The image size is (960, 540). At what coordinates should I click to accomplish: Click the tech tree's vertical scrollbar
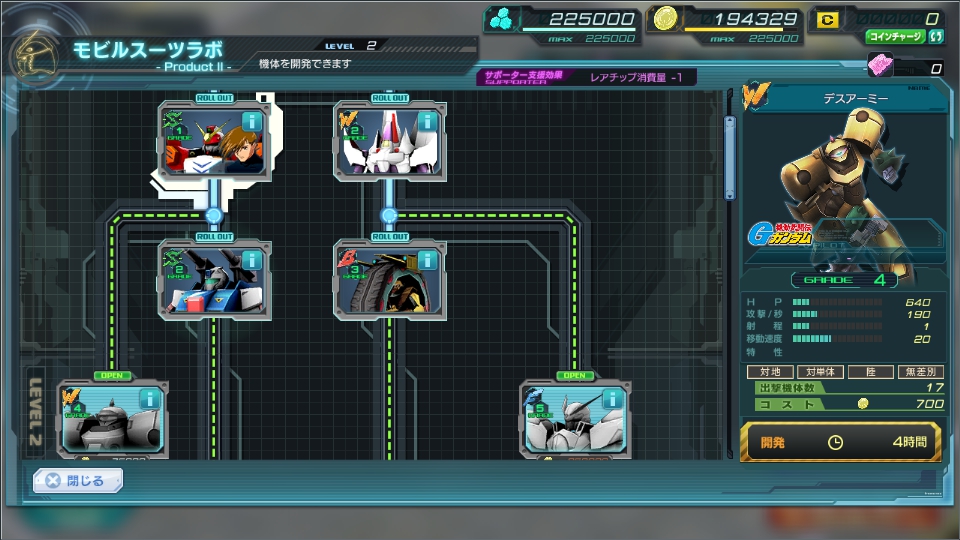[x=730, y=160]
